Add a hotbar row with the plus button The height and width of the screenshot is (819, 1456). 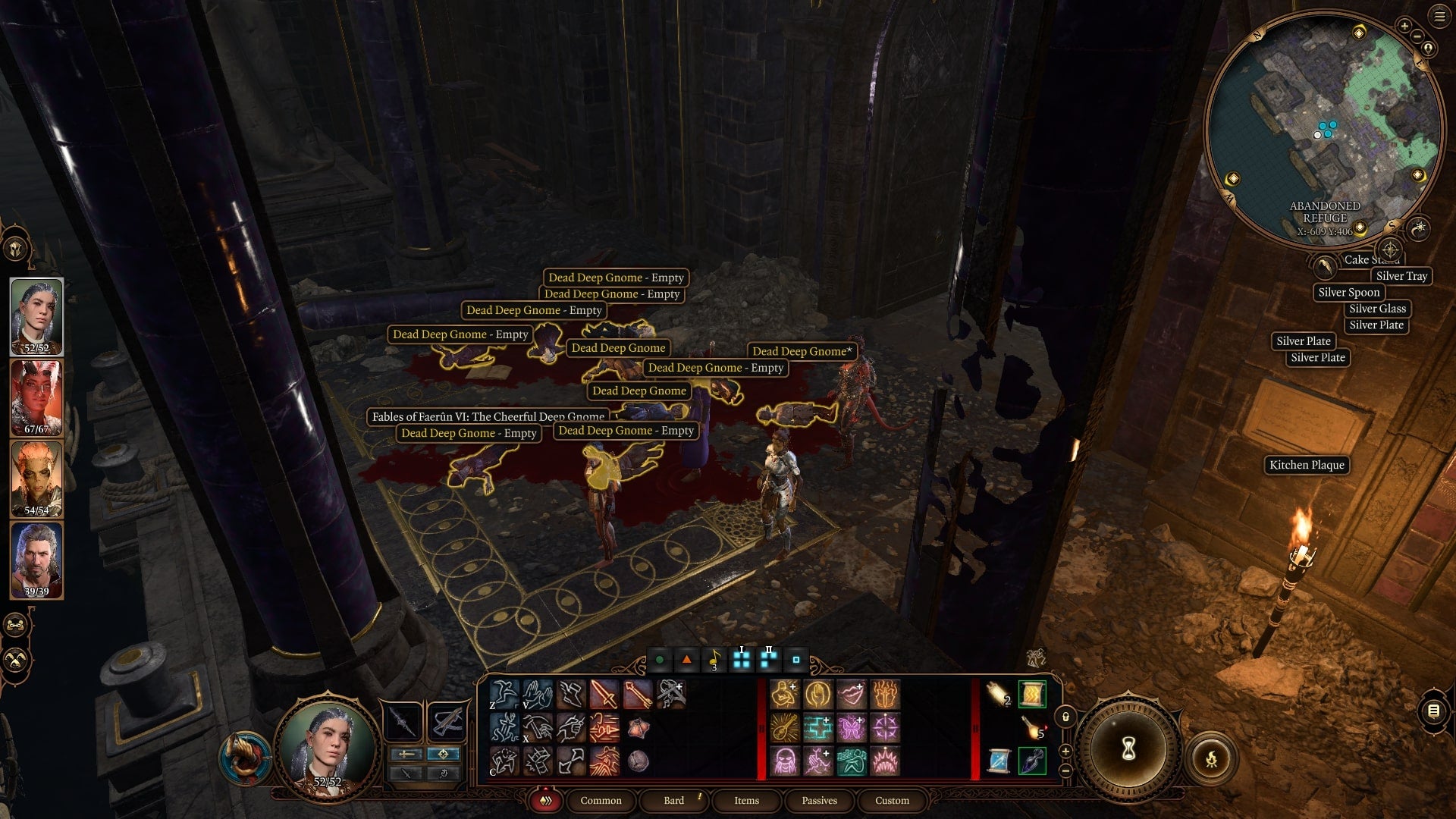[x=1066, y=752]
